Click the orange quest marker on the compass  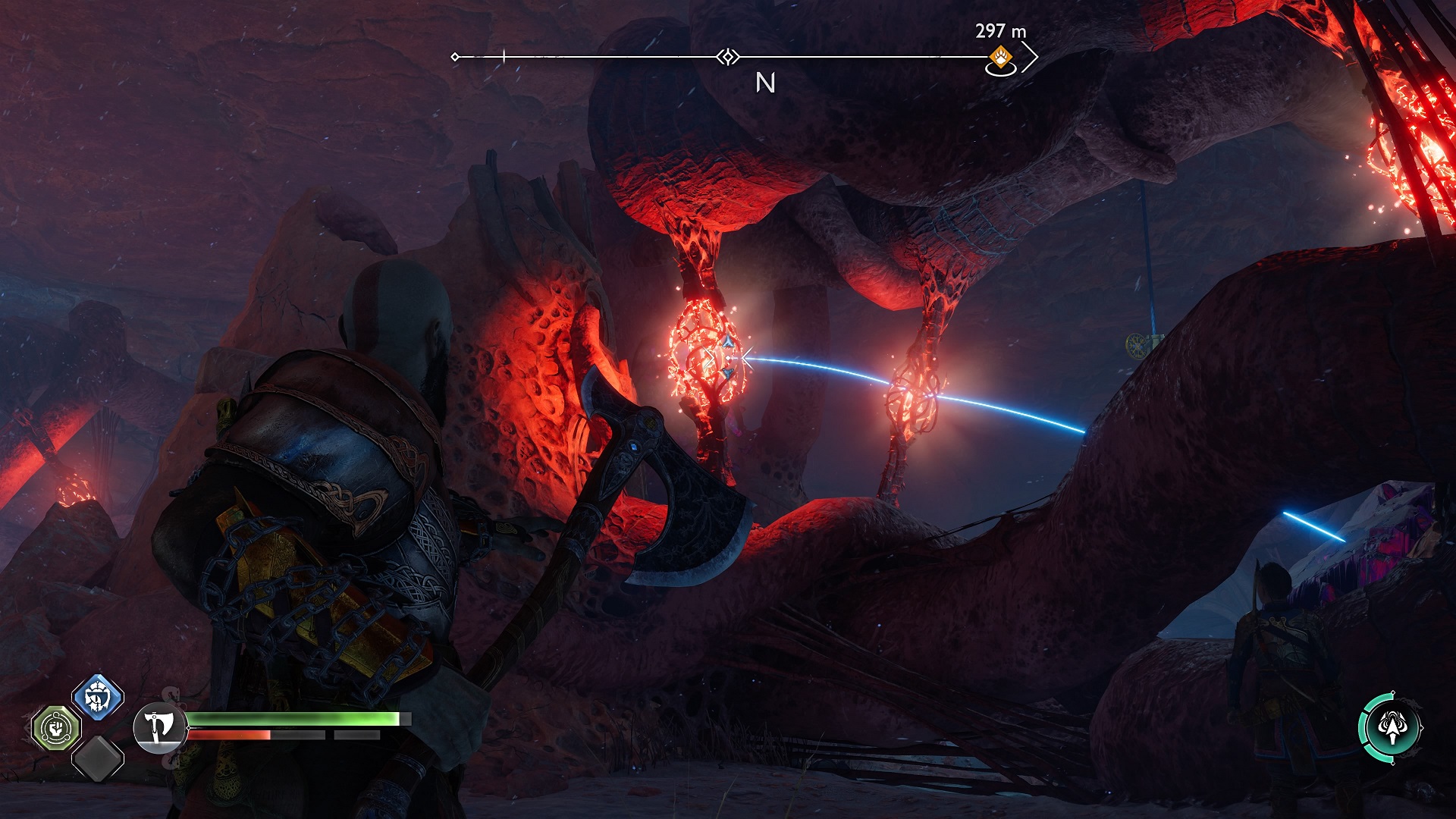tap(1001, 57)
